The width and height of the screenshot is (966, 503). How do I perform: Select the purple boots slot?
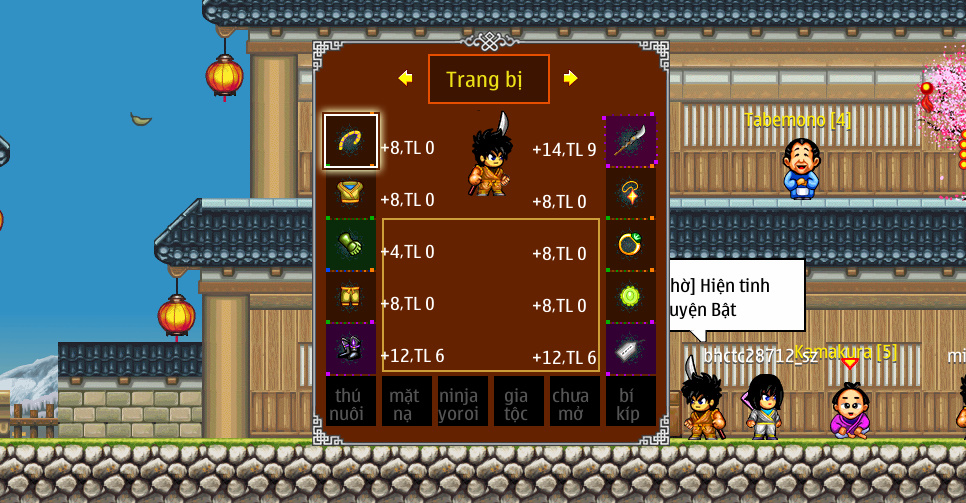351,349
